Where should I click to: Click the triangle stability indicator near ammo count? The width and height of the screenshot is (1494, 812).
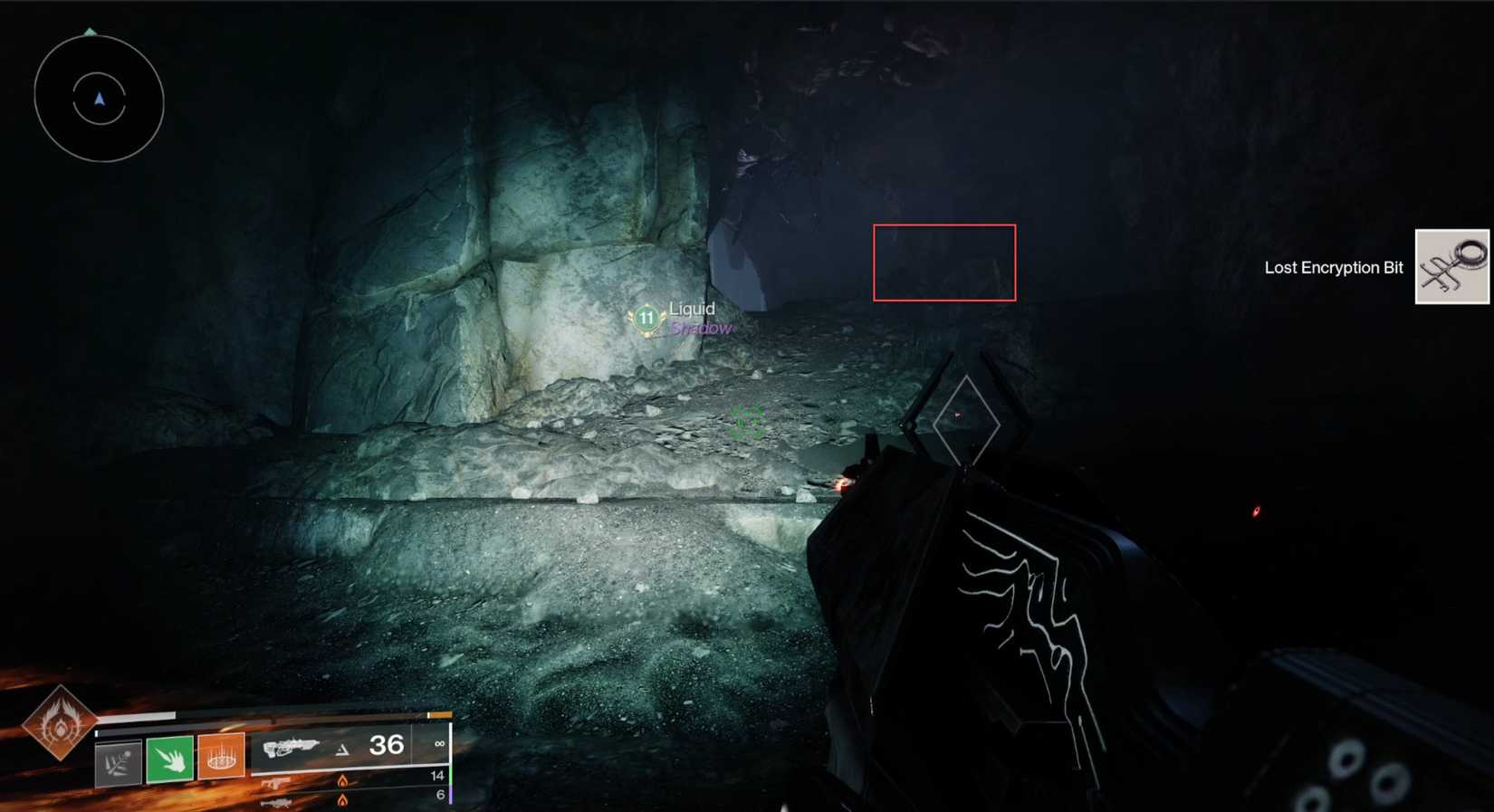coord(343,750)
